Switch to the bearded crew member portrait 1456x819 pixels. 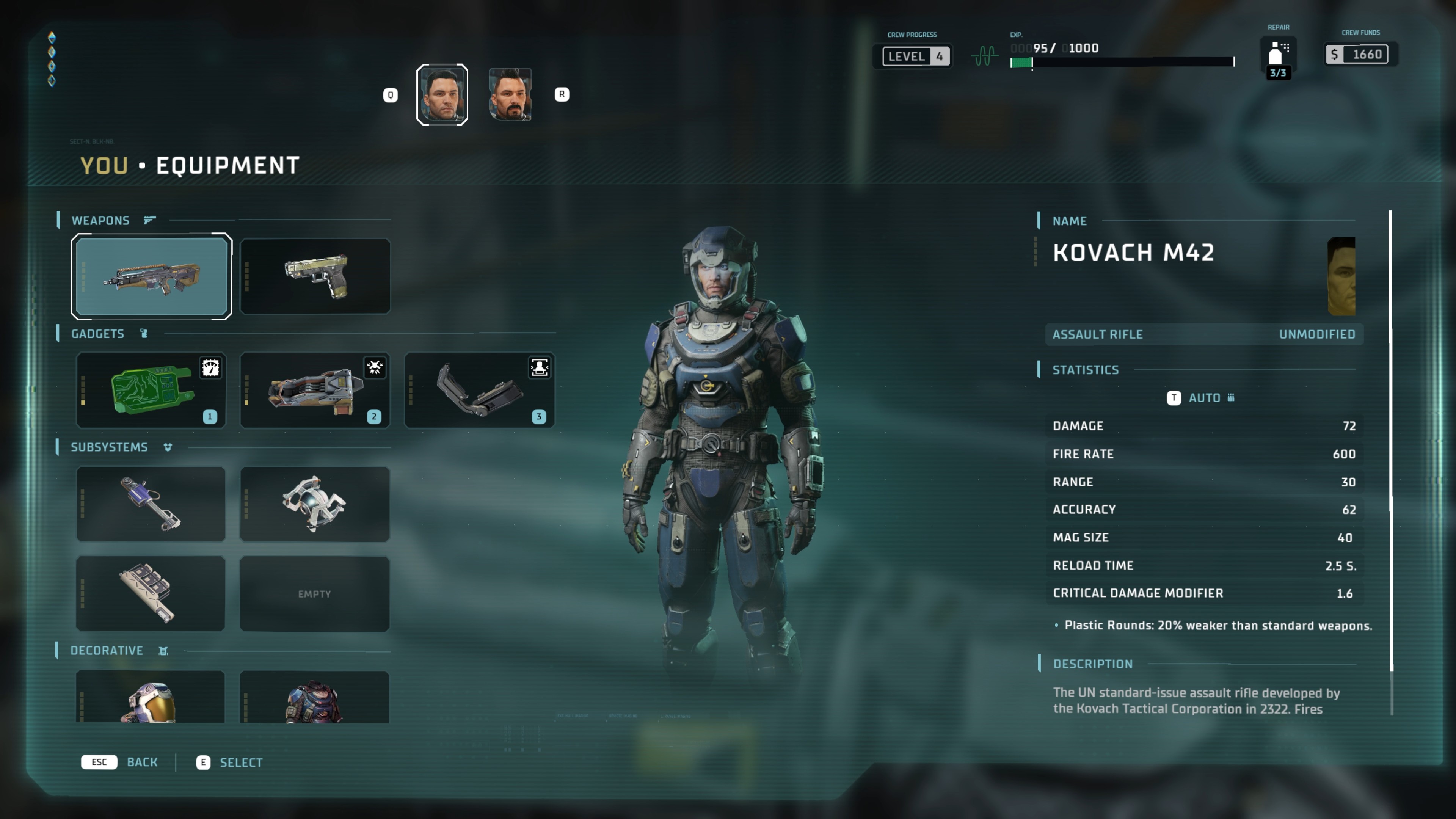(510, 94)
